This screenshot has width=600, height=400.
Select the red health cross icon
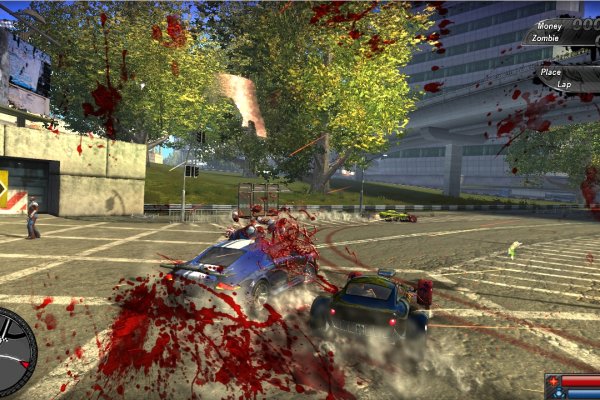coord(553,381)
